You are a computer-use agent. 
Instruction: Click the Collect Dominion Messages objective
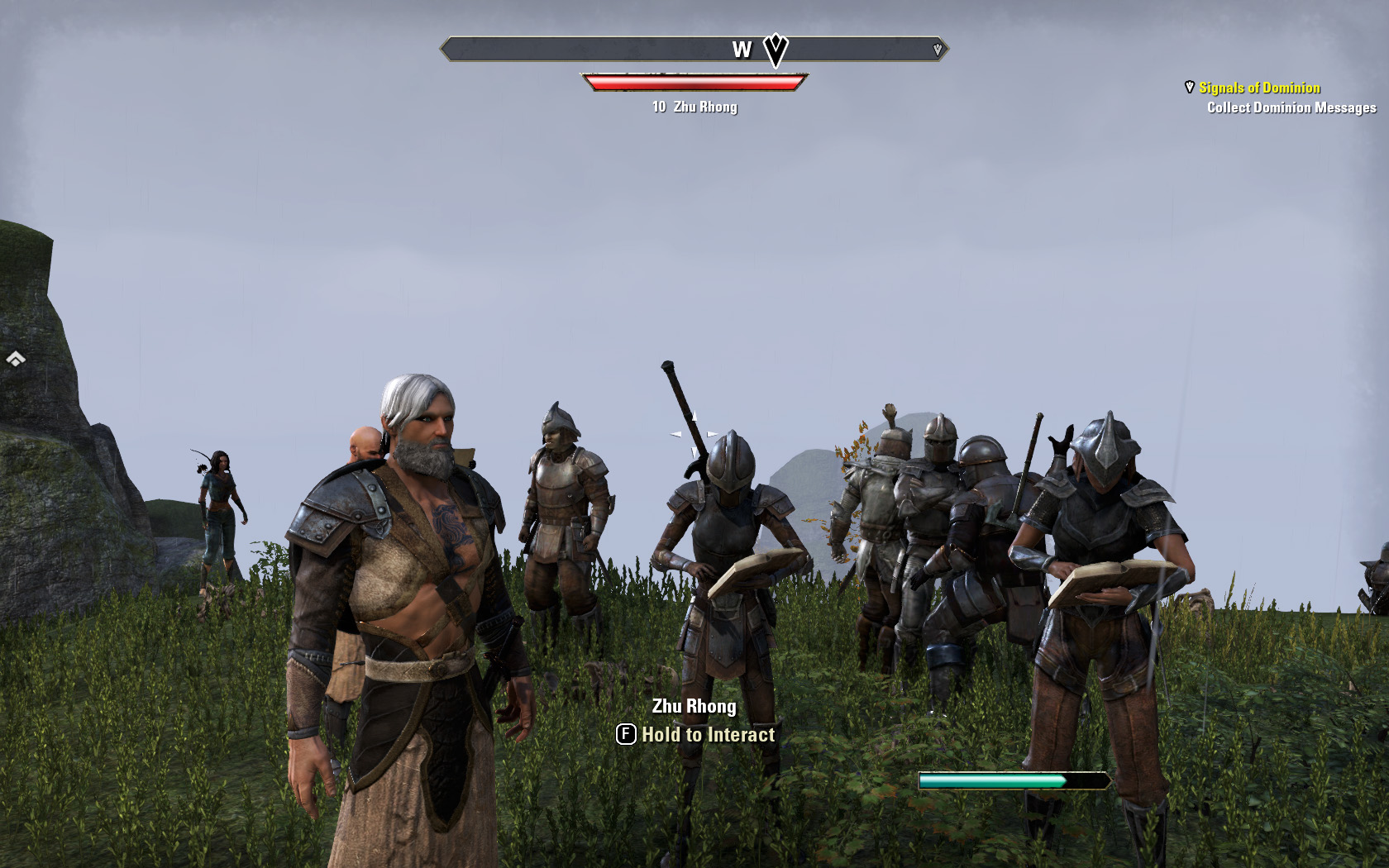coord(1291,107)
